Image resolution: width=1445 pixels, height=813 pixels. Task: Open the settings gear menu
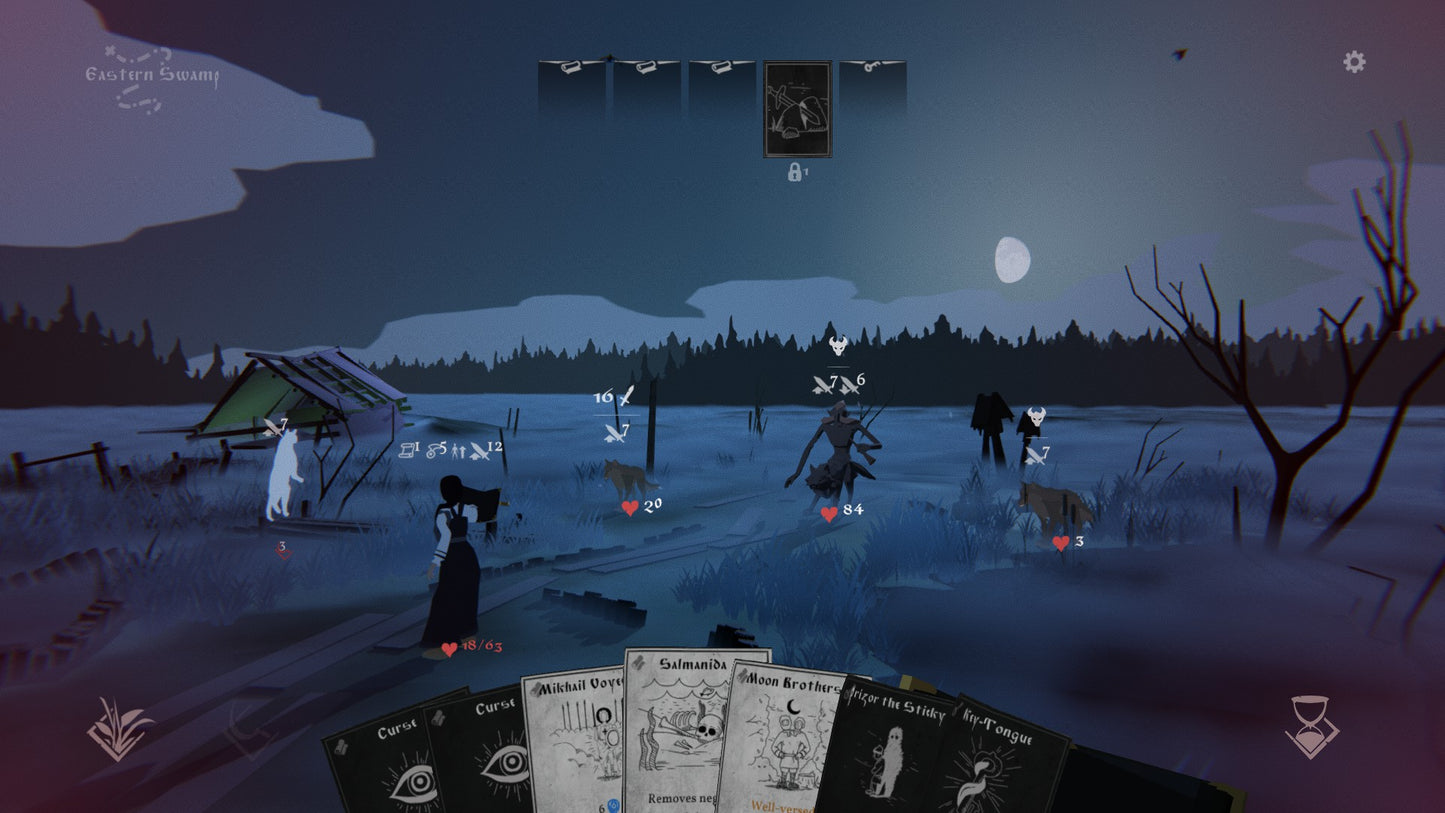pyautogui.click(x=1354, y=62)
